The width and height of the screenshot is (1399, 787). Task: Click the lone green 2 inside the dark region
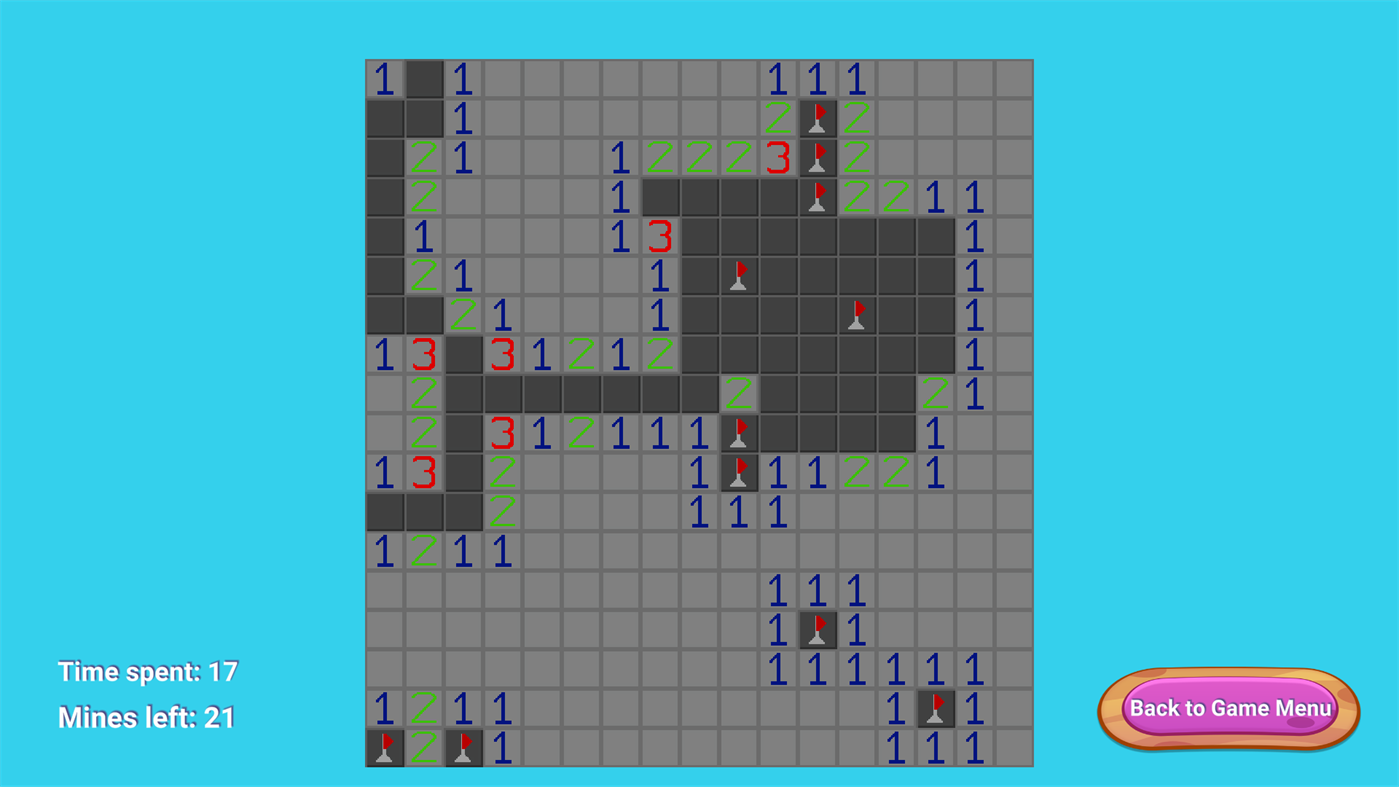[x=738, y=394]
